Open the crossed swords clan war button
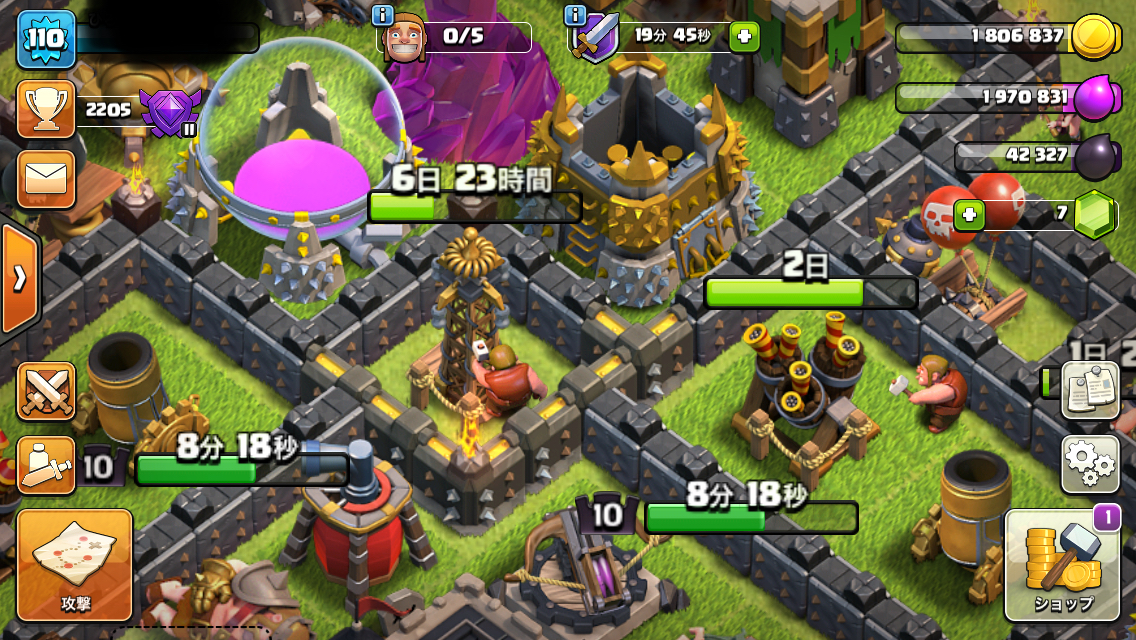 (x=46, y=391)
